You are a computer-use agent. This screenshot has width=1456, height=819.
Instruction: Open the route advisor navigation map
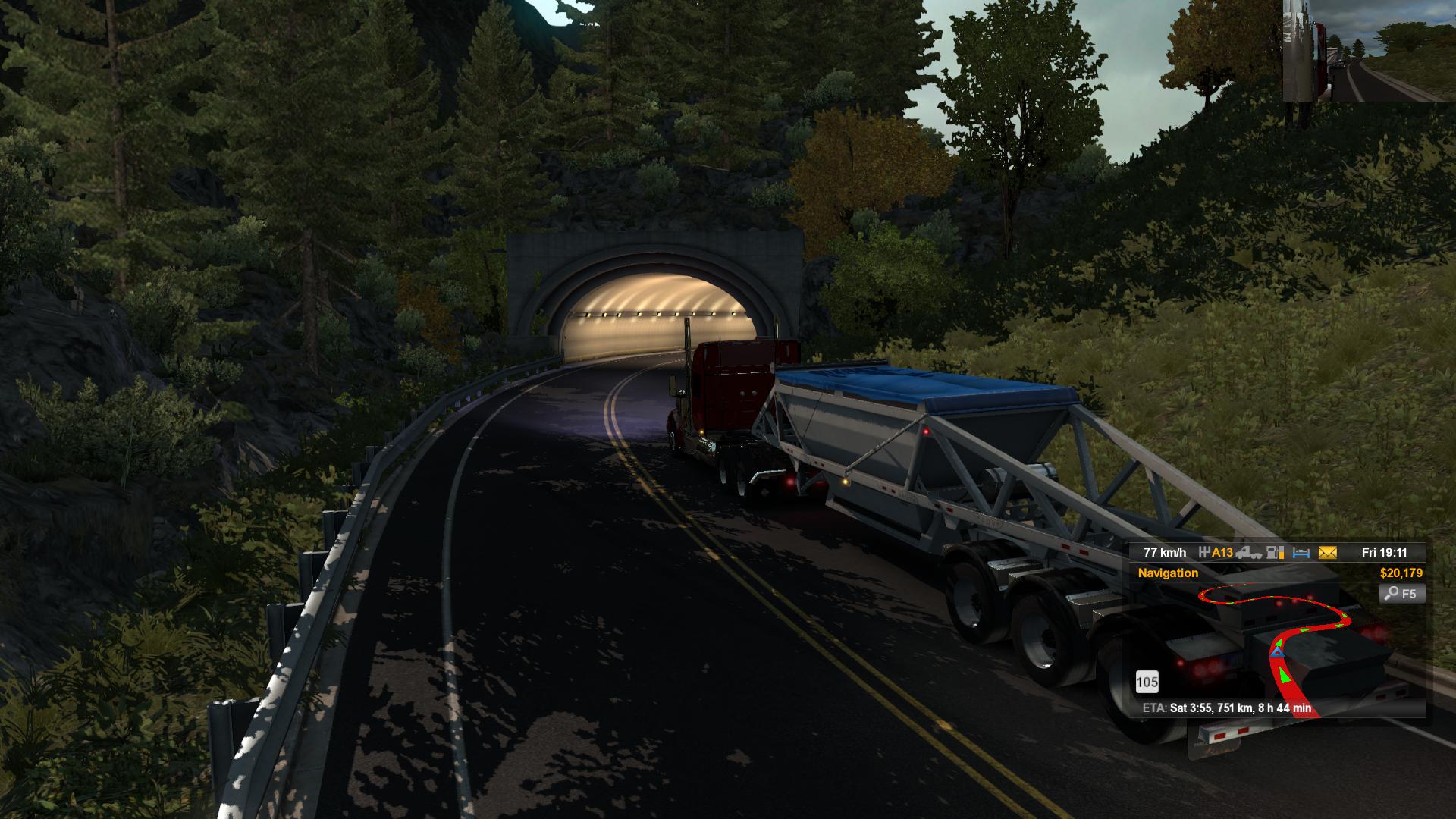point(1282,645)
